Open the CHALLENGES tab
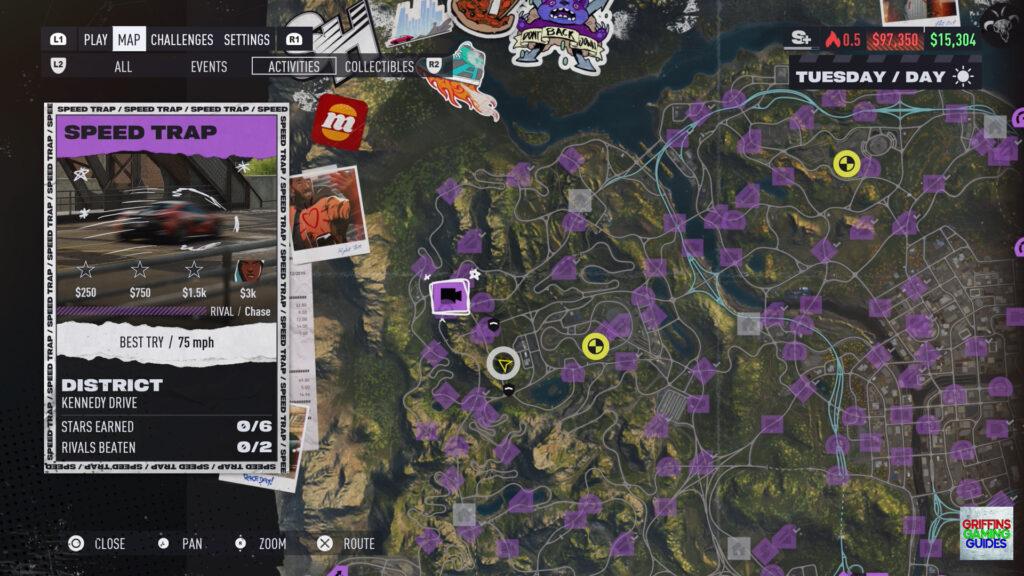1024x576 pixels. pos(182,40)
